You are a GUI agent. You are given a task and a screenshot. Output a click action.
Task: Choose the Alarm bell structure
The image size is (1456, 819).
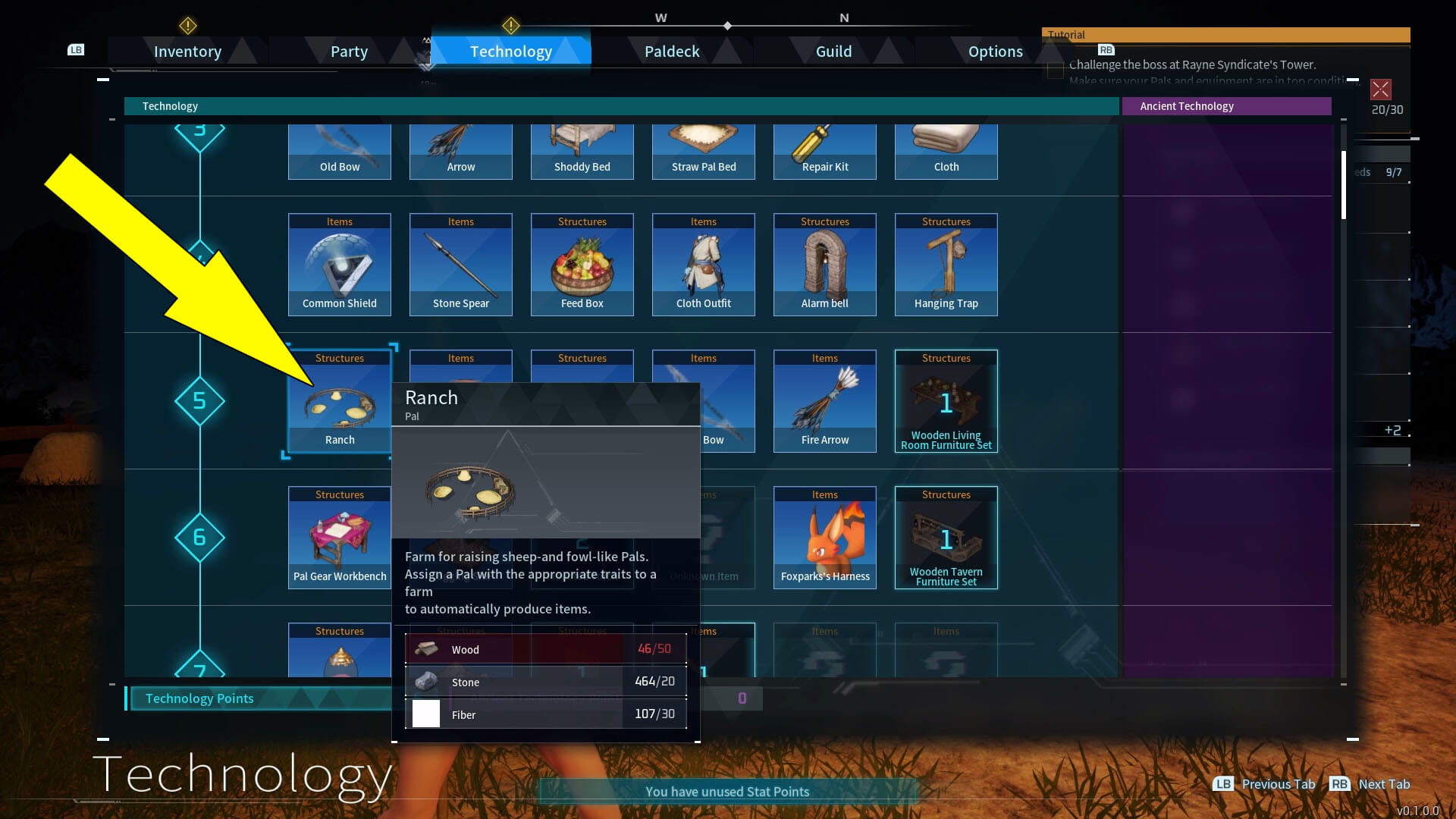pos(824,265)
